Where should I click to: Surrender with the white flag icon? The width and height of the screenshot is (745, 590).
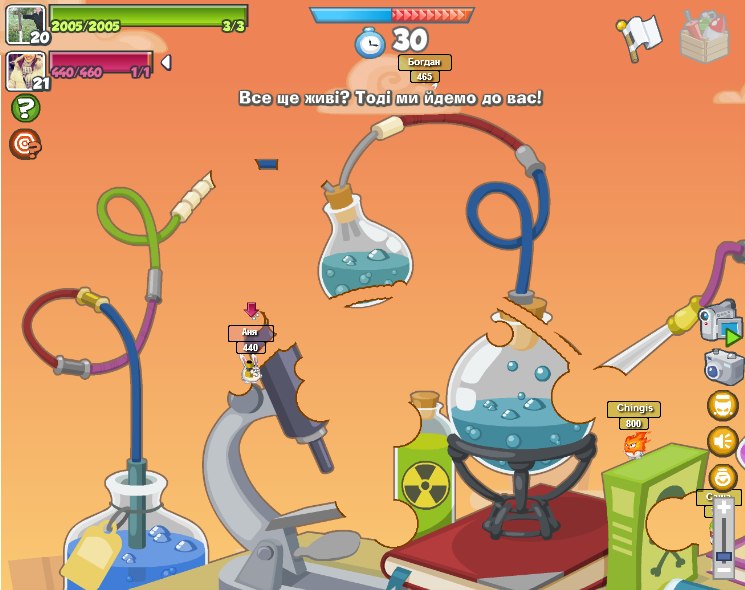click(x=640, y=36)
